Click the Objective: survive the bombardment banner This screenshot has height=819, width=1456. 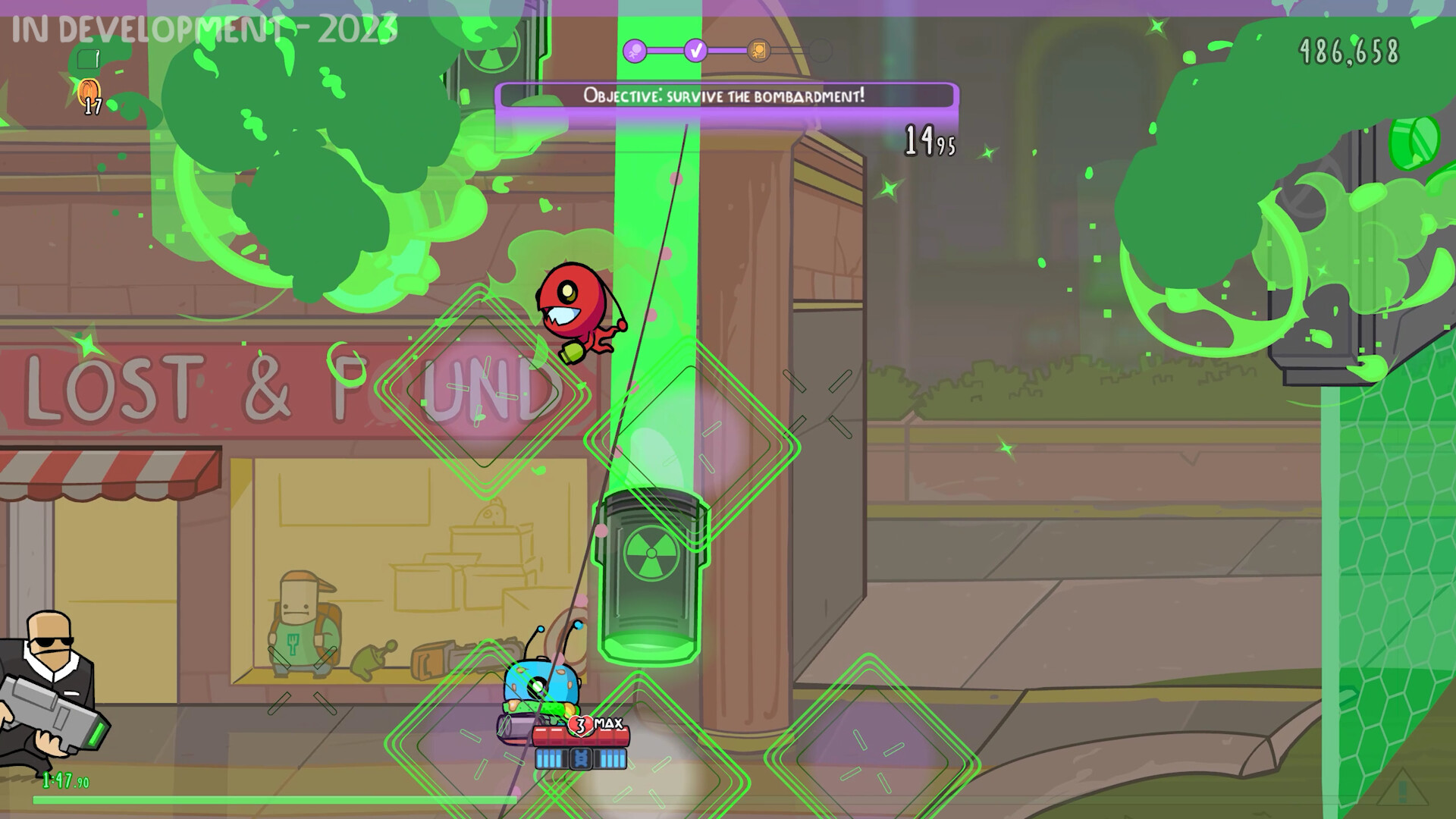coord(725,96)
